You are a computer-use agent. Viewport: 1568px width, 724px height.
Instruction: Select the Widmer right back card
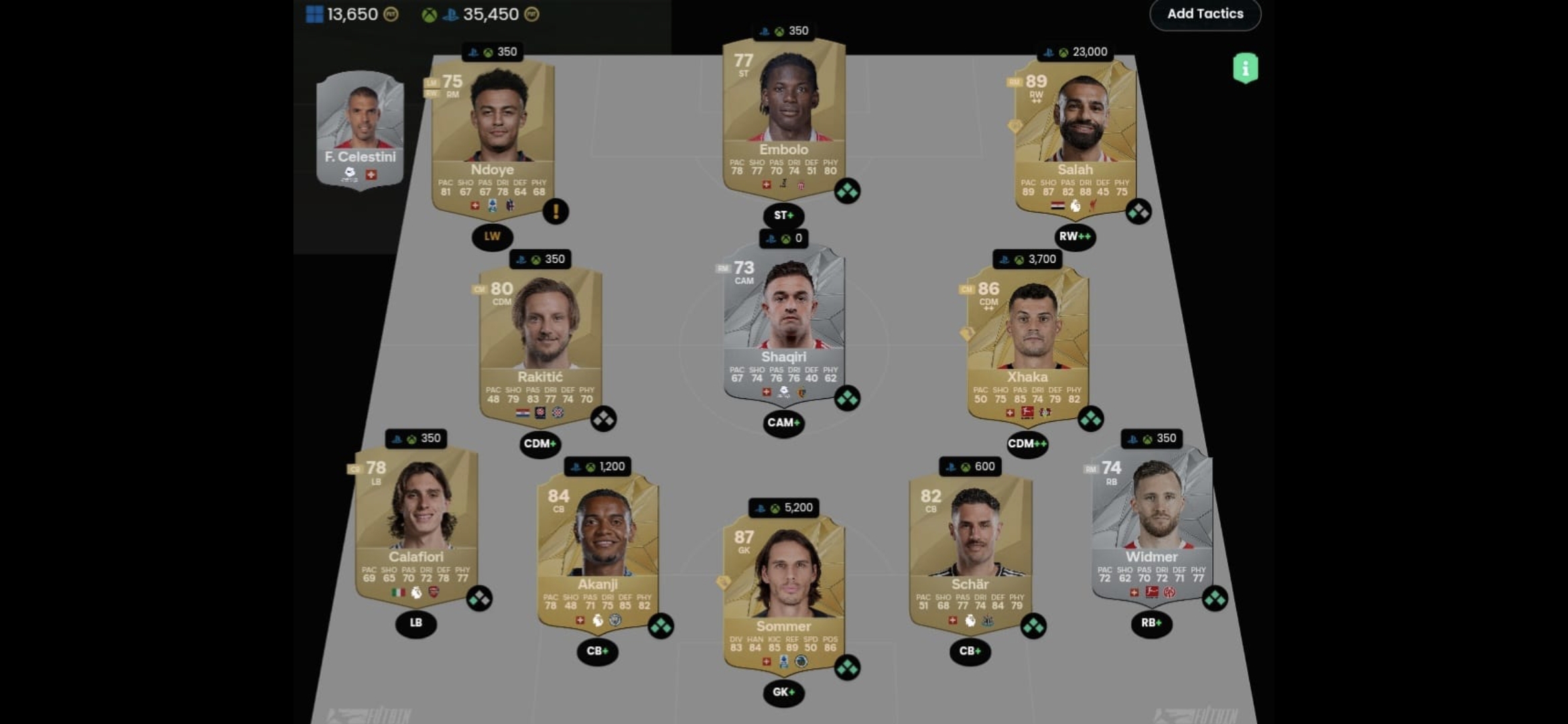[x=1151, y=524]
